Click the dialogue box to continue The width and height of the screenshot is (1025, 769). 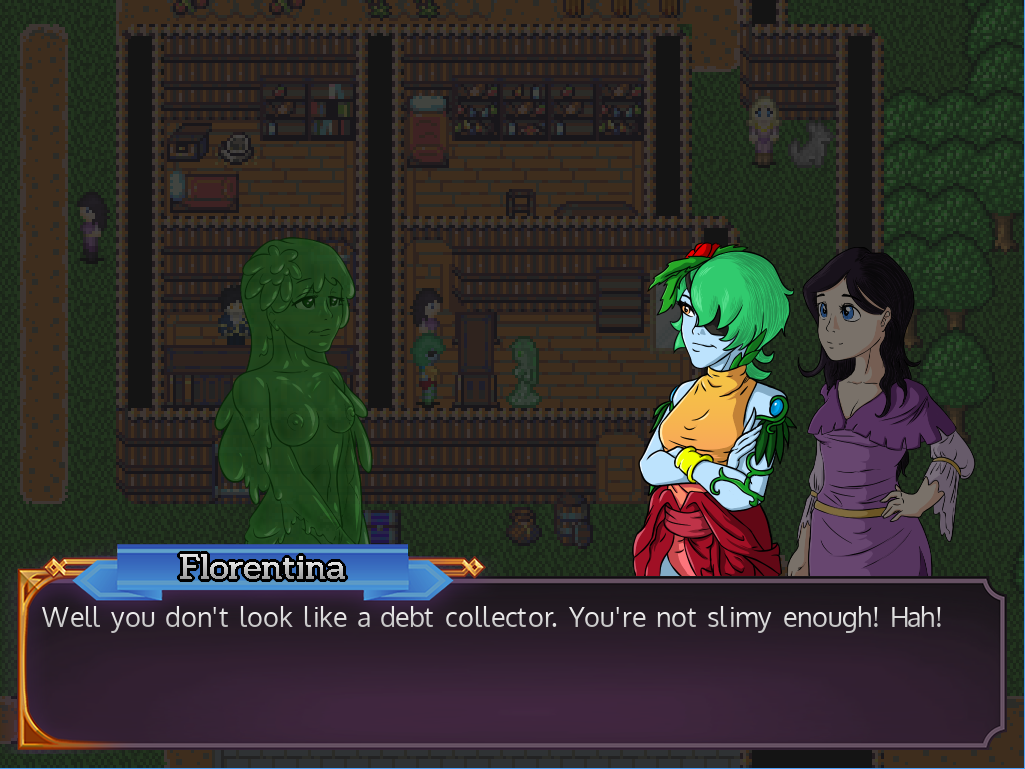[x=512, y=665]
